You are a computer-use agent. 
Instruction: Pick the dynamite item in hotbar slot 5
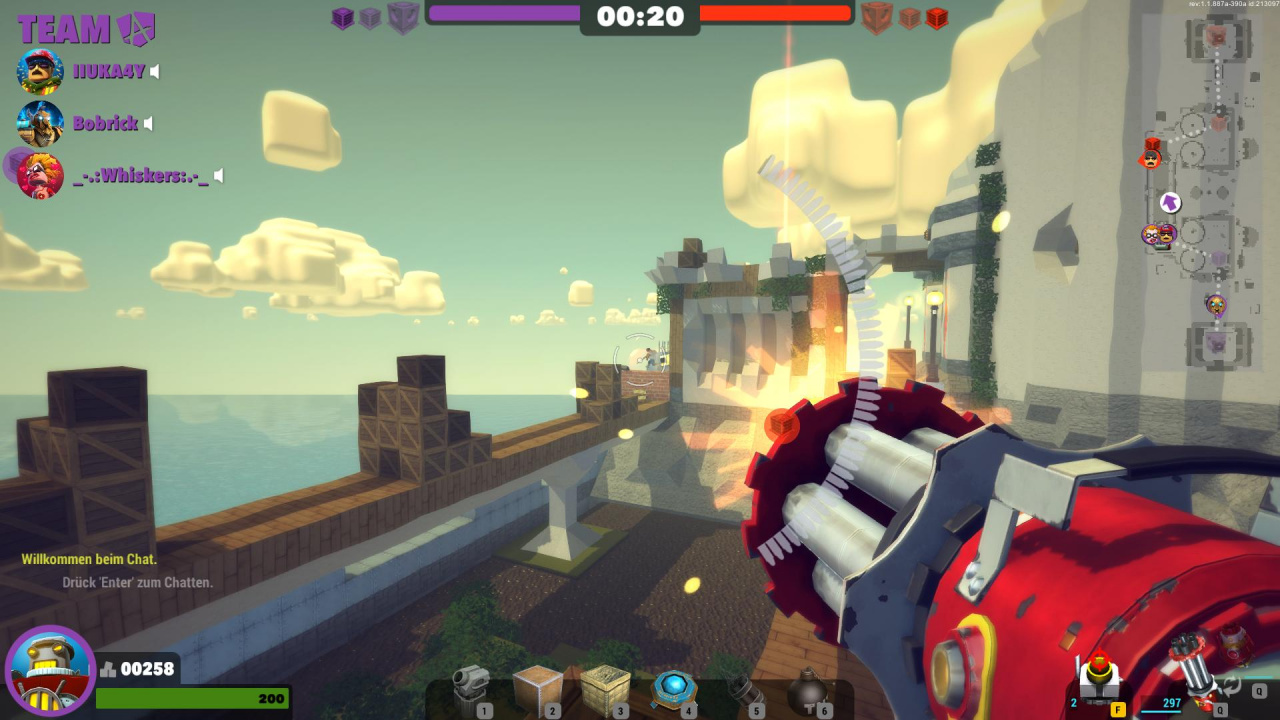742,692
